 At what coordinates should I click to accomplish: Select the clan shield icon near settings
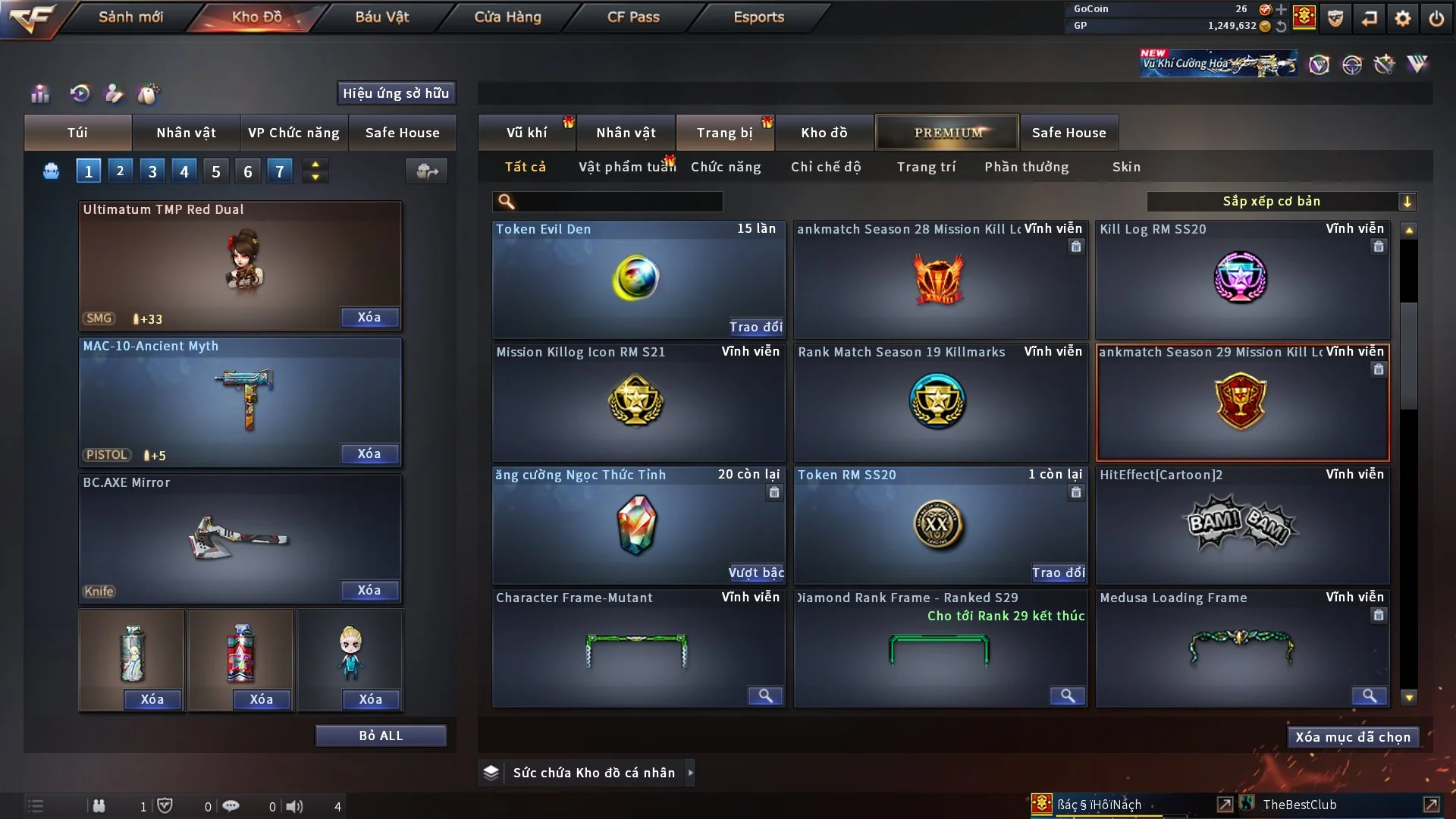pyautogui.click(x=1334, y=19)
